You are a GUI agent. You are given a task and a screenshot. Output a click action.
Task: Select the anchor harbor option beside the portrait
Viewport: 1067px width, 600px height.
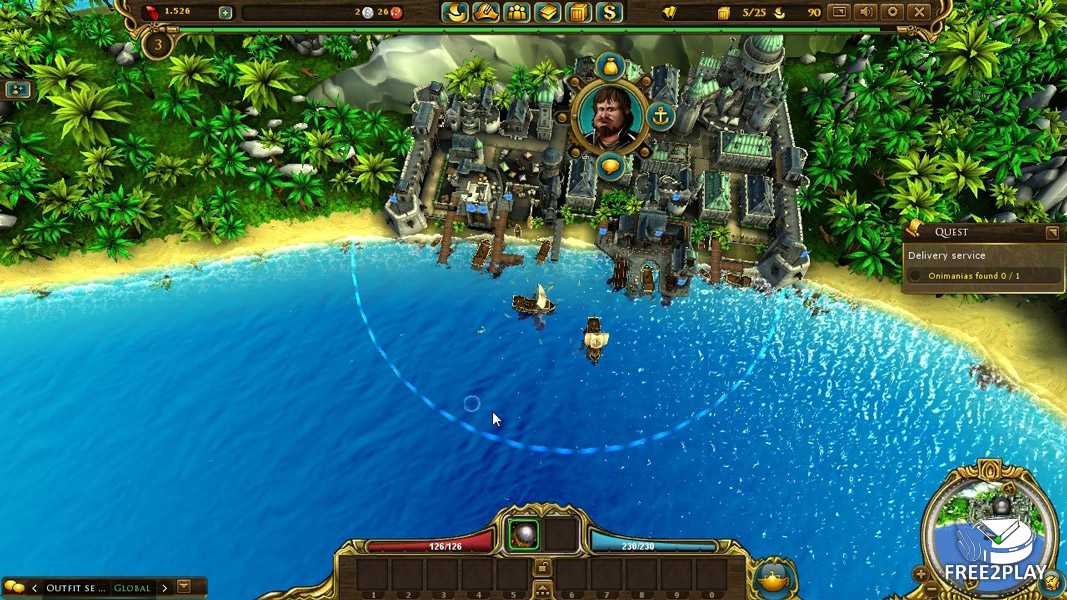tap(660, 116)
